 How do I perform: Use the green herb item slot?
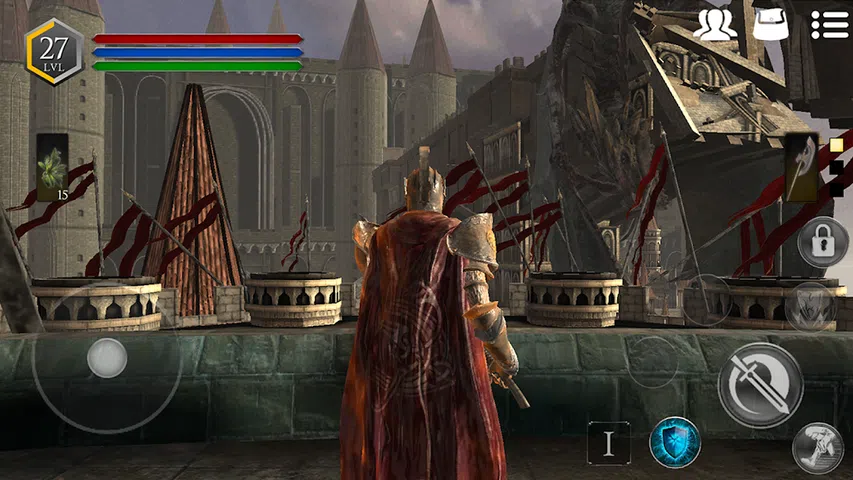(52, 167)
